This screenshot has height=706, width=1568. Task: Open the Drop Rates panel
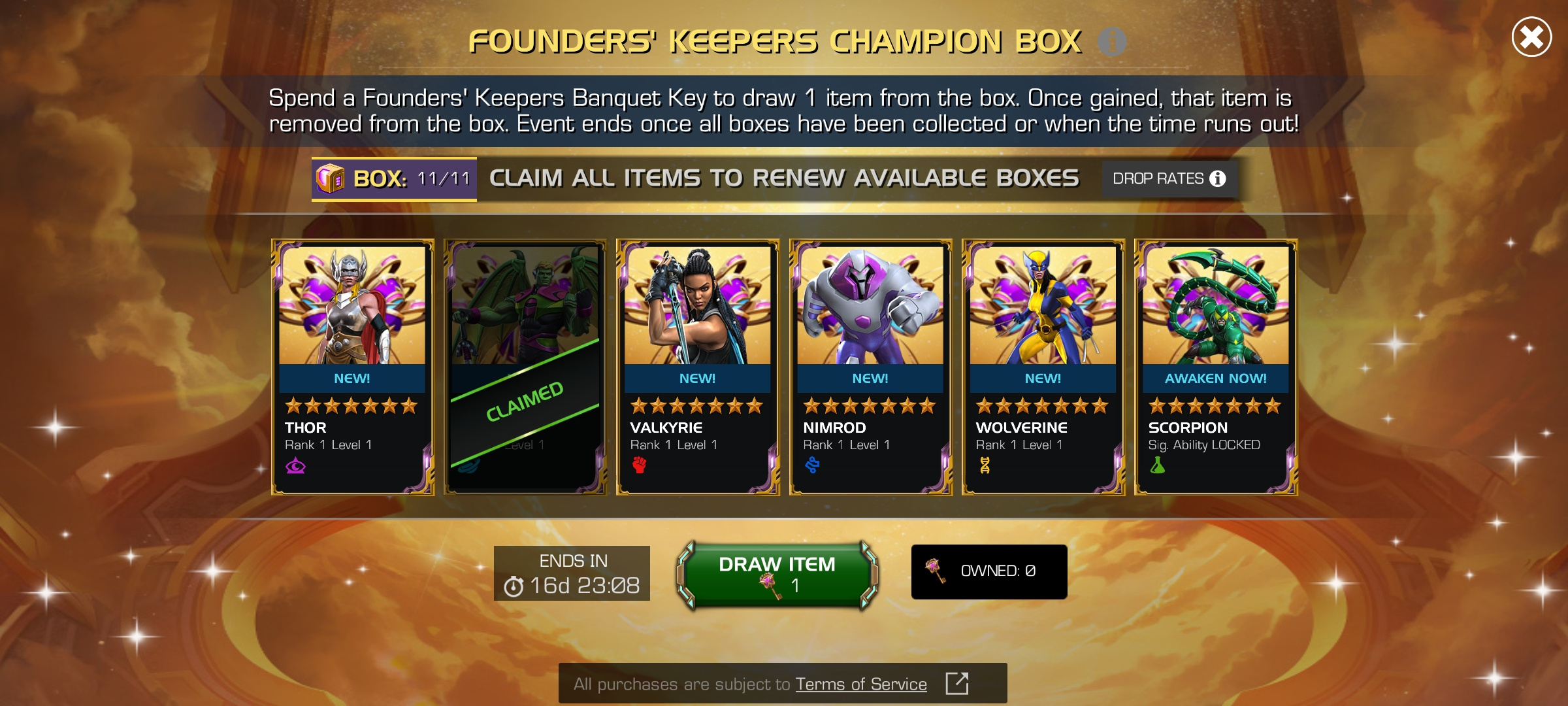coord(1169,177)
